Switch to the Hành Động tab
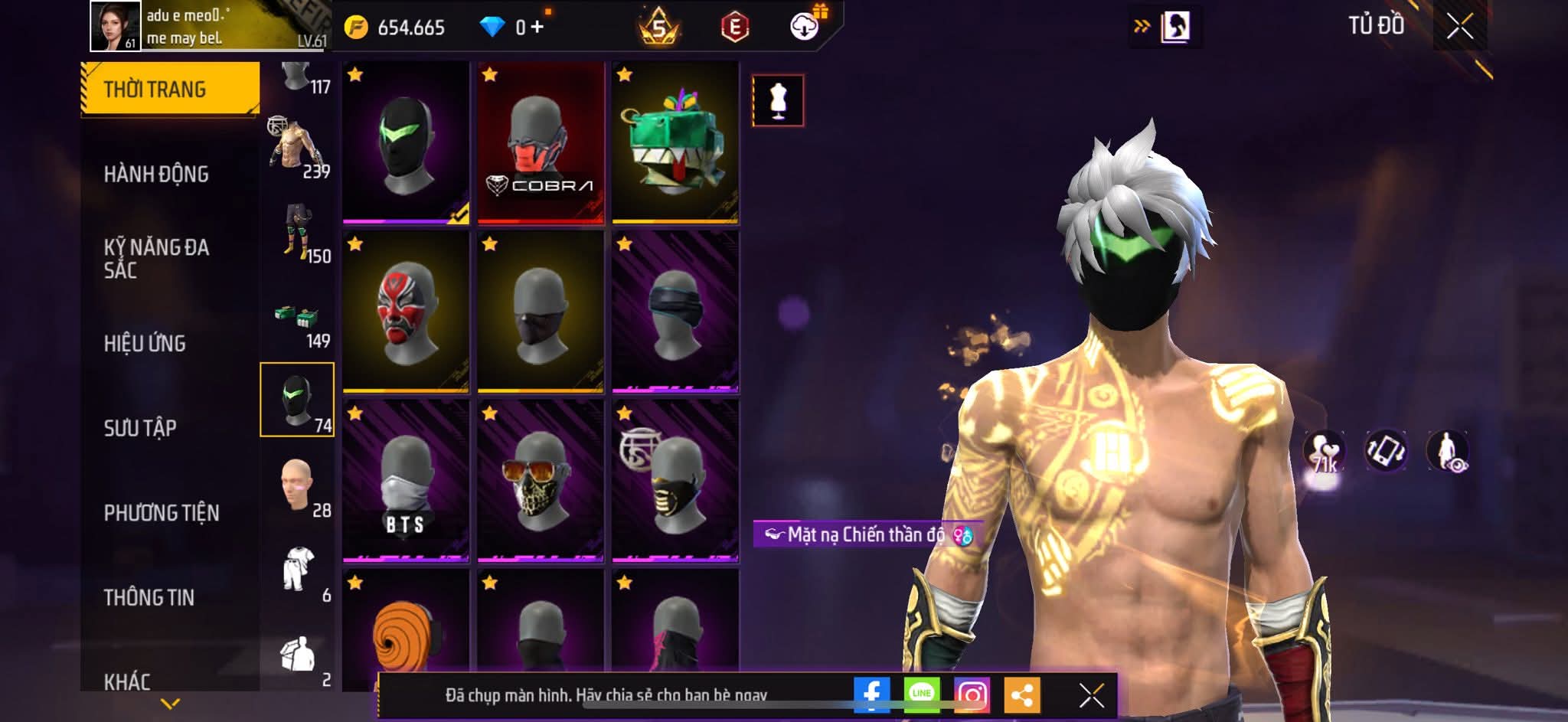Image resolution: width=1568 pixels, height=722 pixels. (x=156, y=174)
